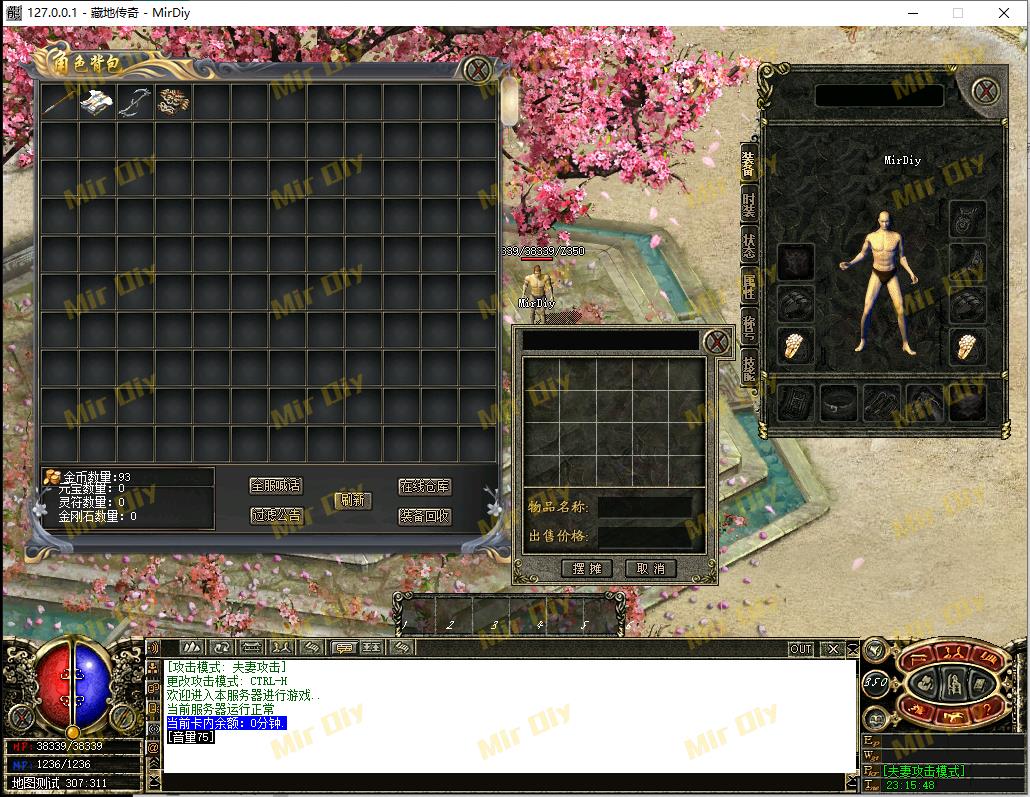Open the 装备回收 equipment recycling
1030x797 pixels.
[x=424, y=516]
